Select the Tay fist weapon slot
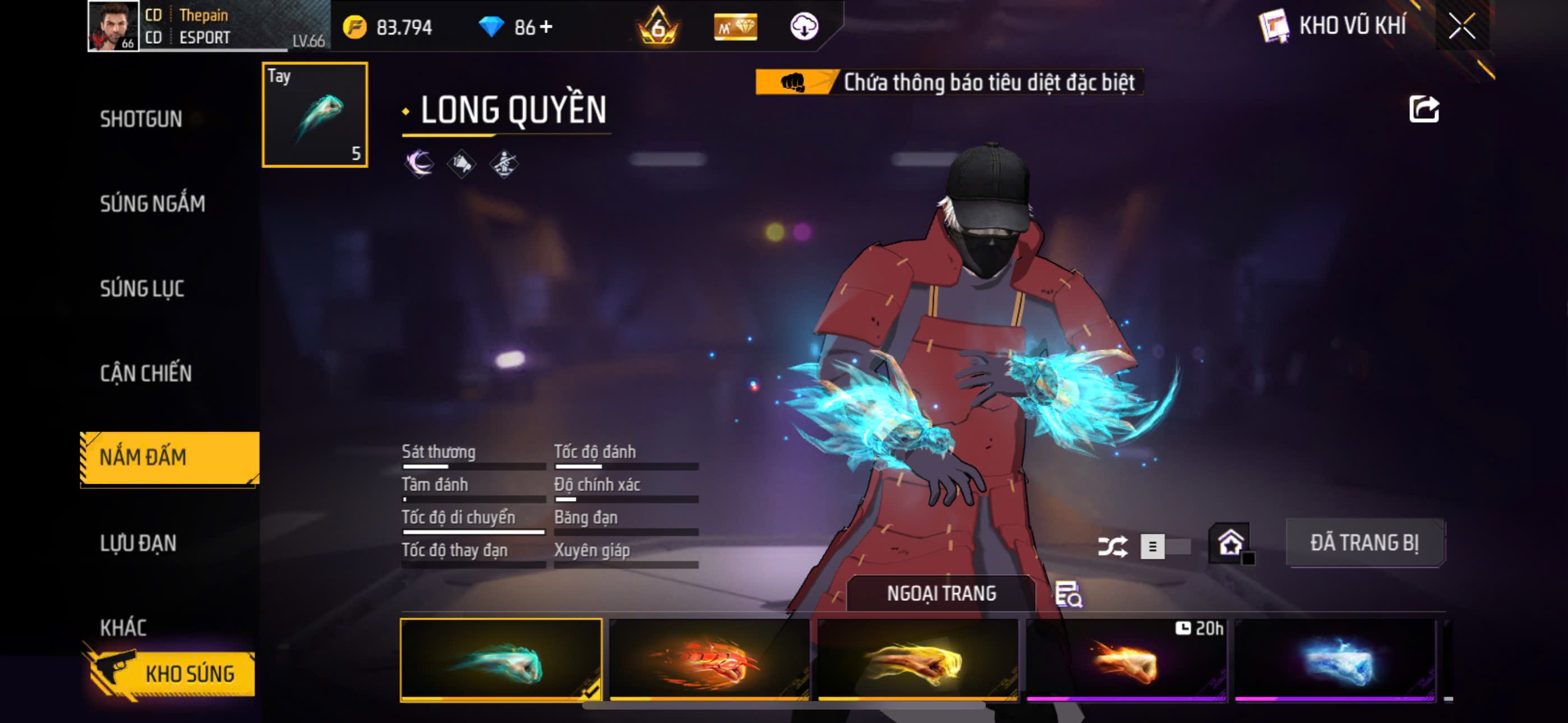This screenshot has width=1568, height=723. (x=315, y=114)
